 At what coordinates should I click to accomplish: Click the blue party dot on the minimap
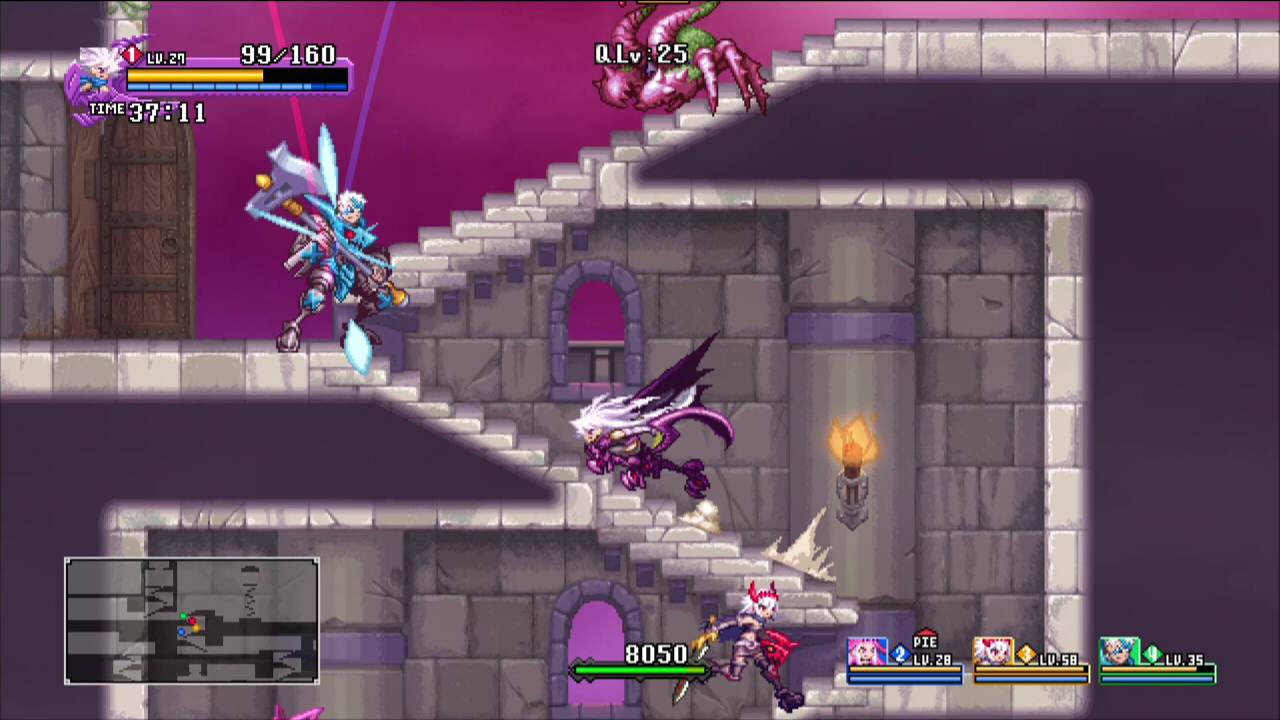[182, 632]
